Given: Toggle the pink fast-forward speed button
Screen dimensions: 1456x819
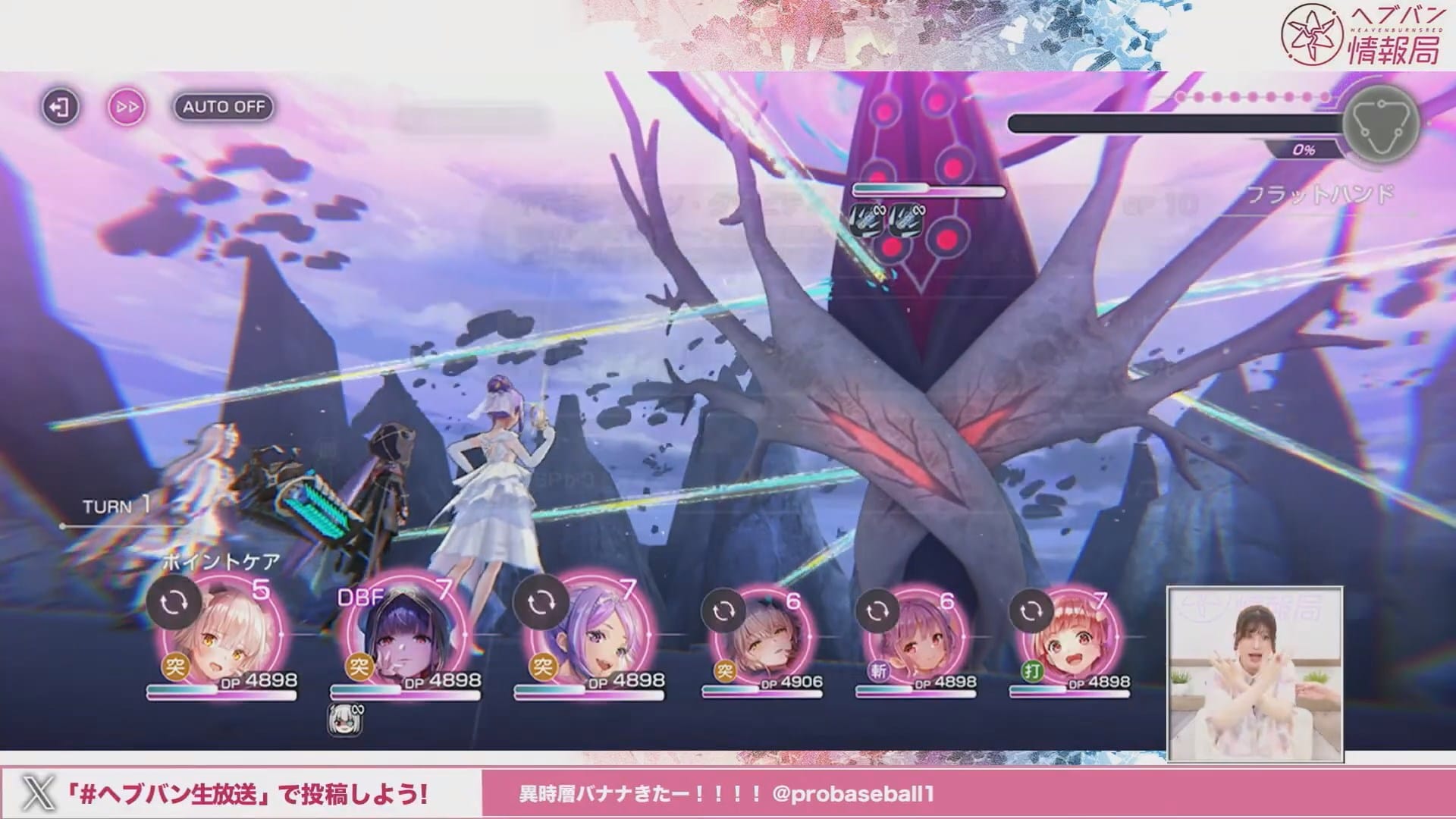Looking at the screenshot, I should coord(127,107).
